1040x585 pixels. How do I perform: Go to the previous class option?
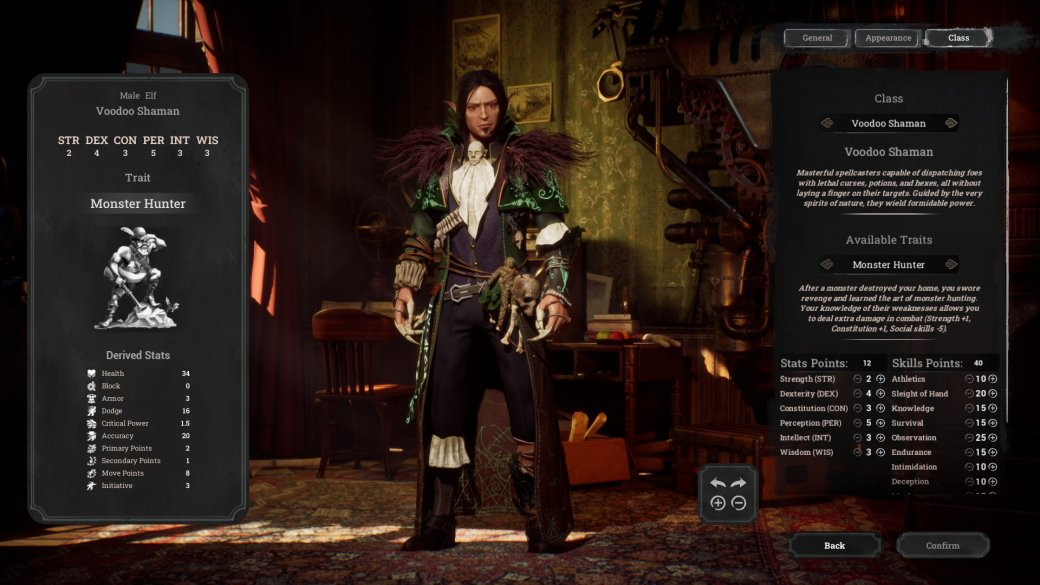pos(827,123)
